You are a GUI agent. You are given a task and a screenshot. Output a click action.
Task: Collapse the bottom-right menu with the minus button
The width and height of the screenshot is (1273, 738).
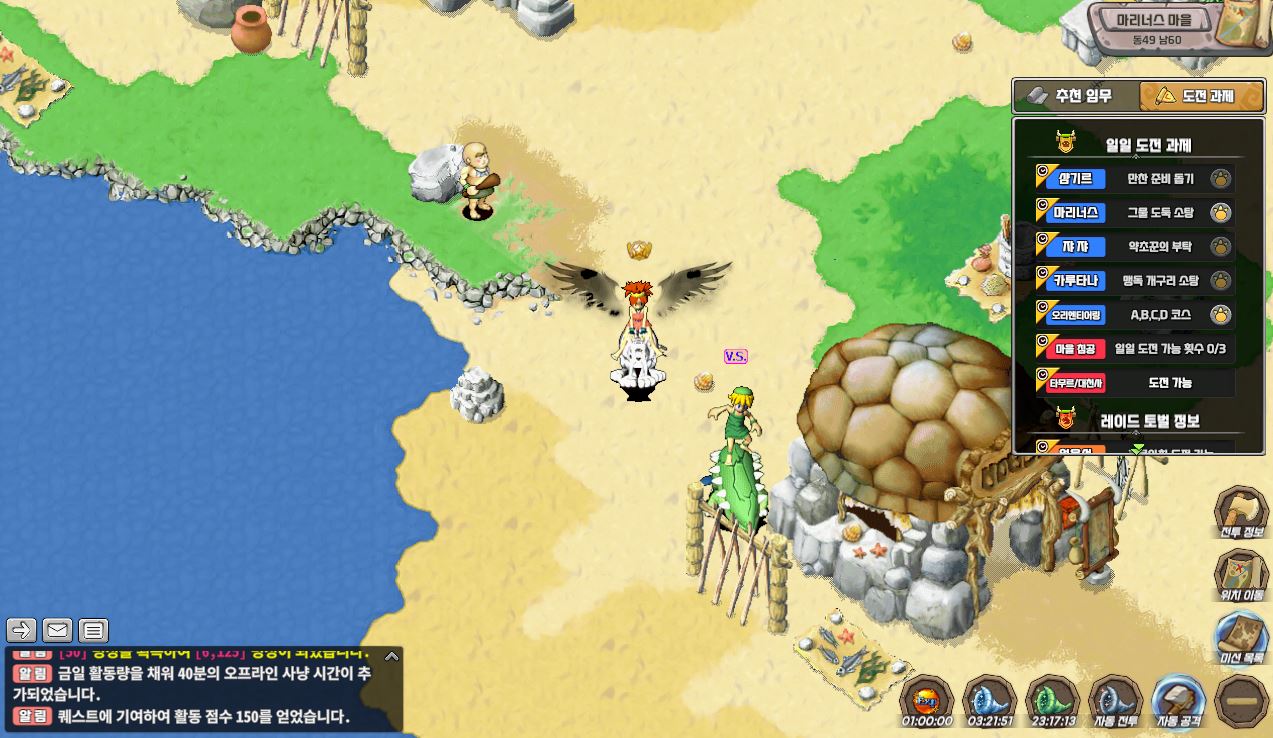(1241, 701)
